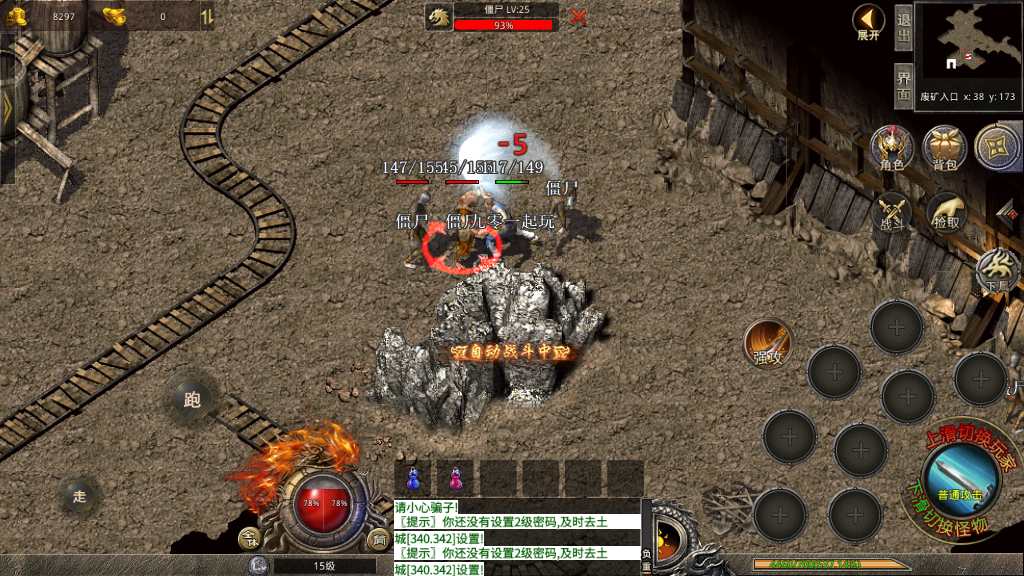The width and height of the screenshot is (1024, 576).
Task: Open the 角色 character panel
Action: point(891,149)
